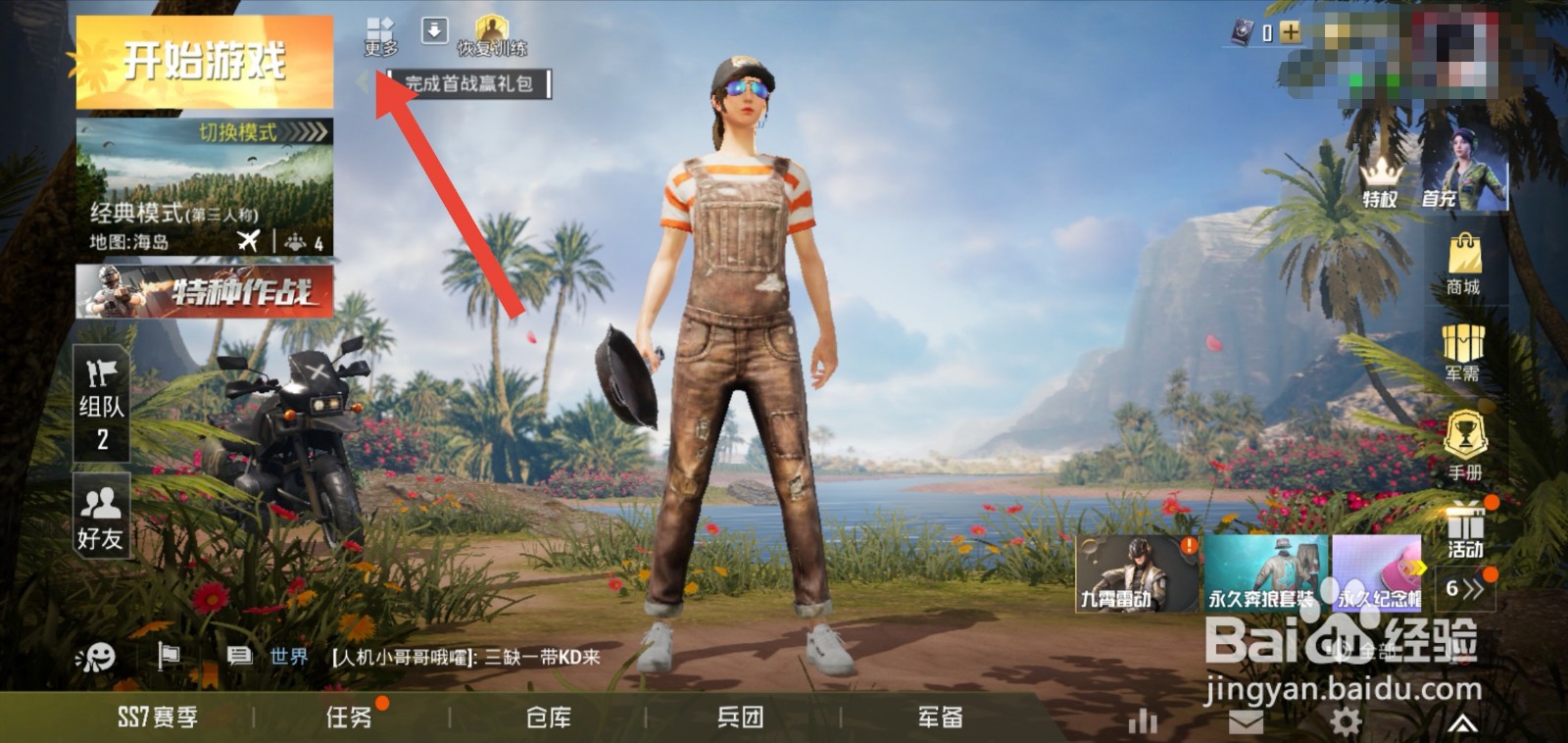Expand the 活动 chevron arrows
The height and width of the screenshot is (743, 1568).
click(x=1466, y=588)
